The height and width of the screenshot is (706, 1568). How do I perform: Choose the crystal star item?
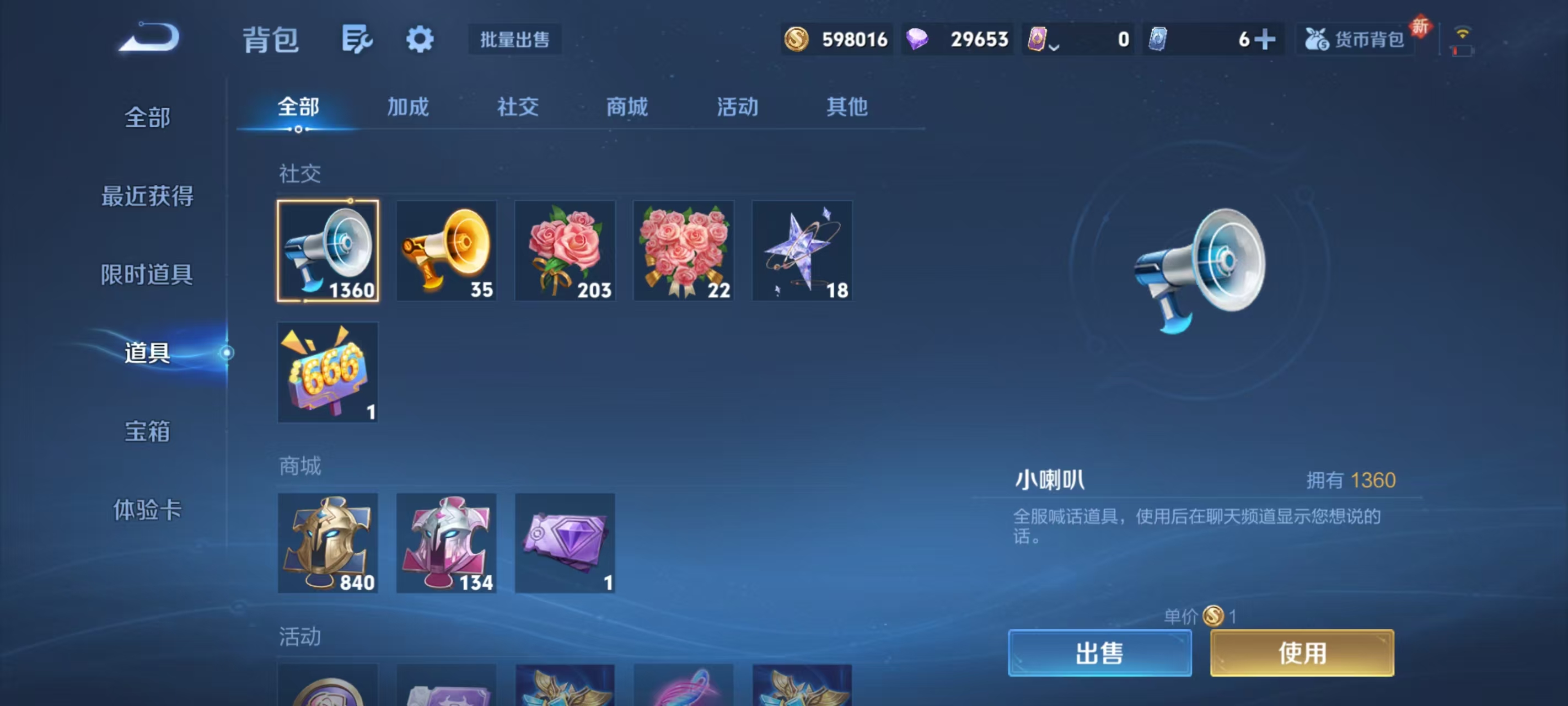[x=802, y=250]
